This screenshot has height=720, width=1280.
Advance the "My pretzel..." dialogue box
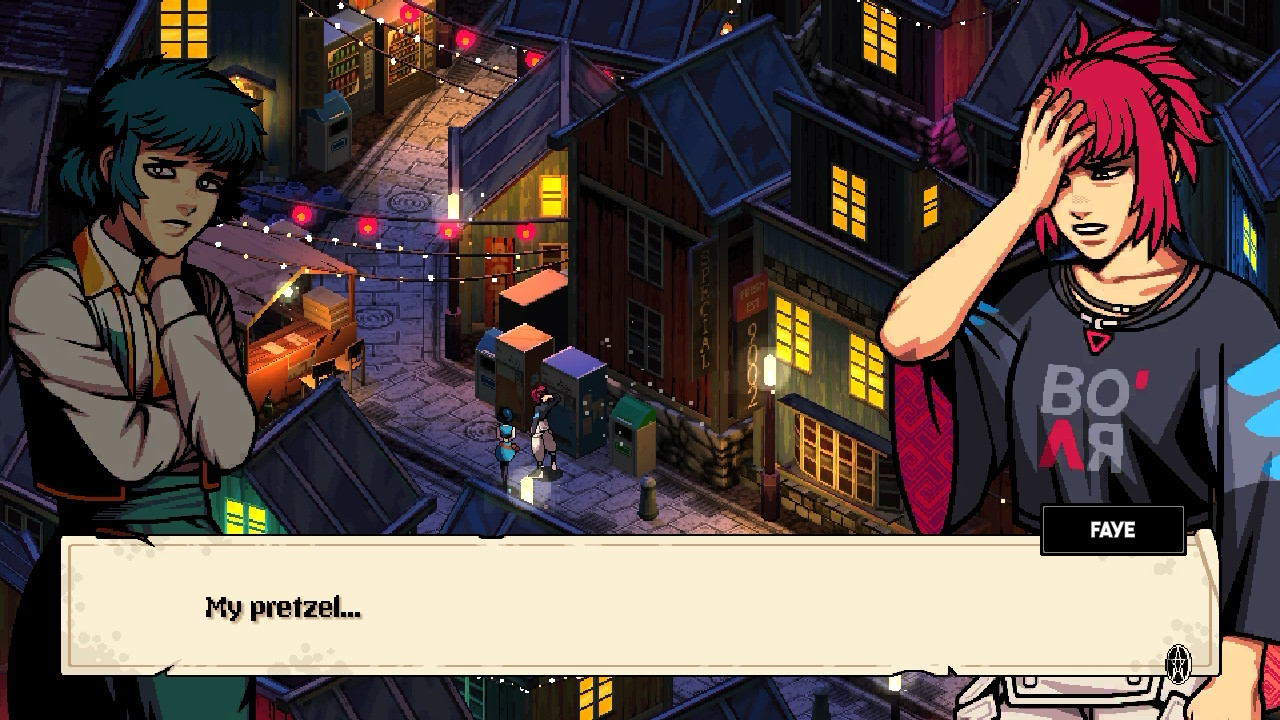[640, 607]
